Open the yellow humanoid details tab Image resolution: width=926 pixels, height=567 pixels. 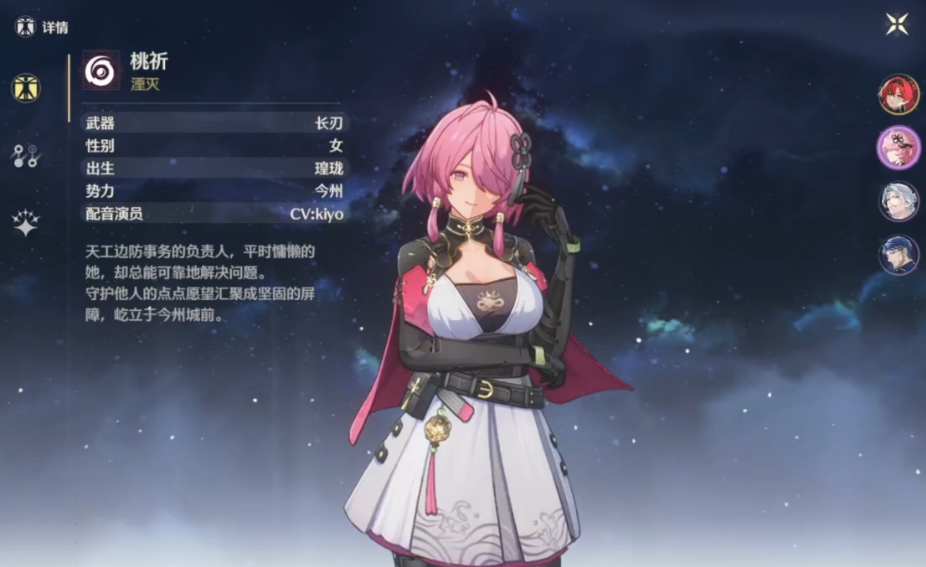(x=26, y=88)
